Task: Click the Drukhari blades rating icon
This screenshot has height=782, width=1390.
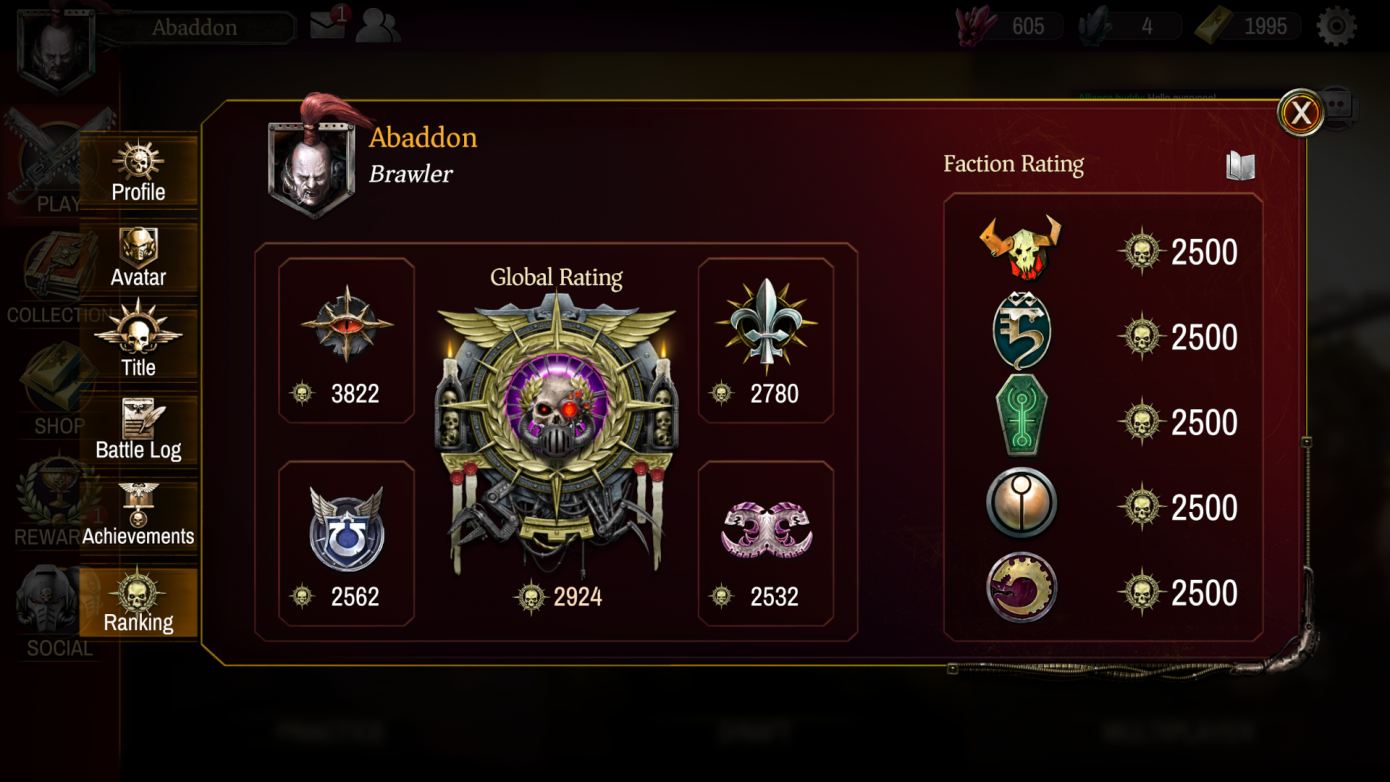Action: click(766, 528)
